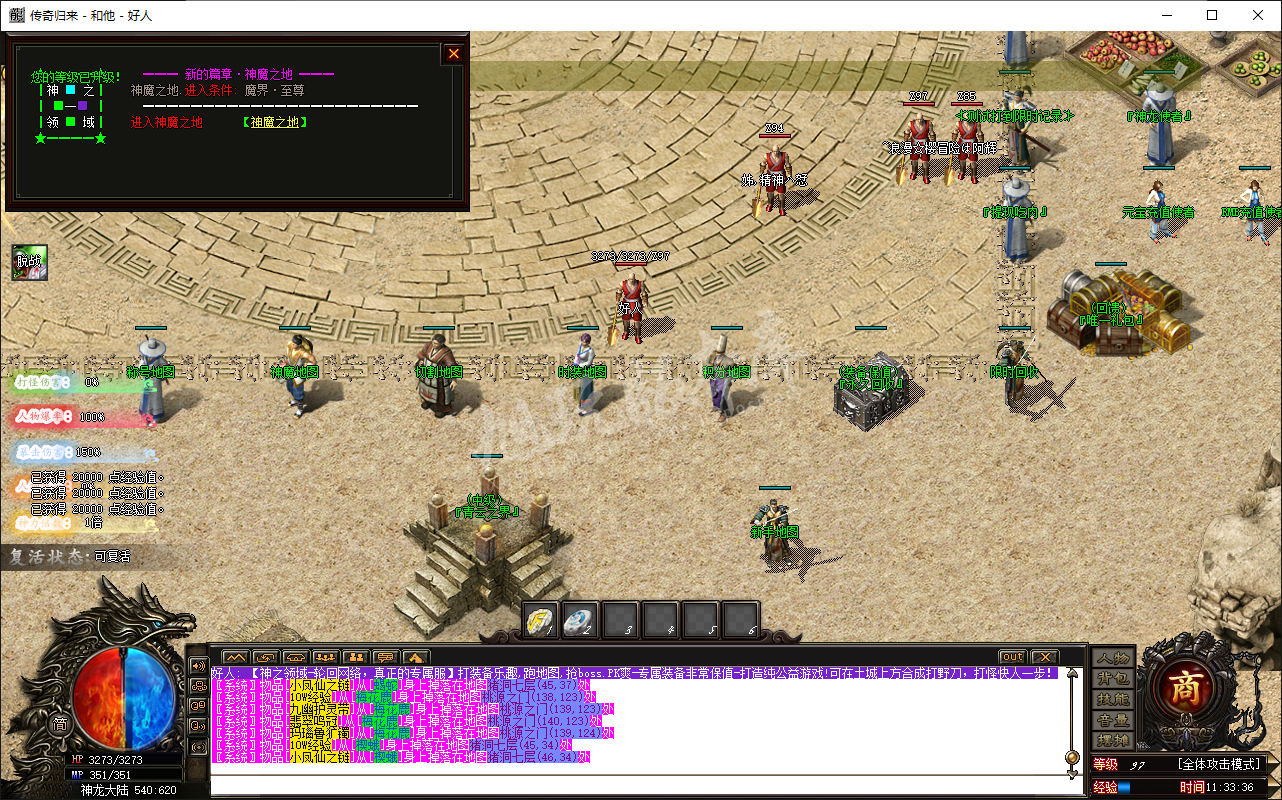Open the 音量 volume settings
This screenshot has width=1282, height=800.
click(1112, 720)
